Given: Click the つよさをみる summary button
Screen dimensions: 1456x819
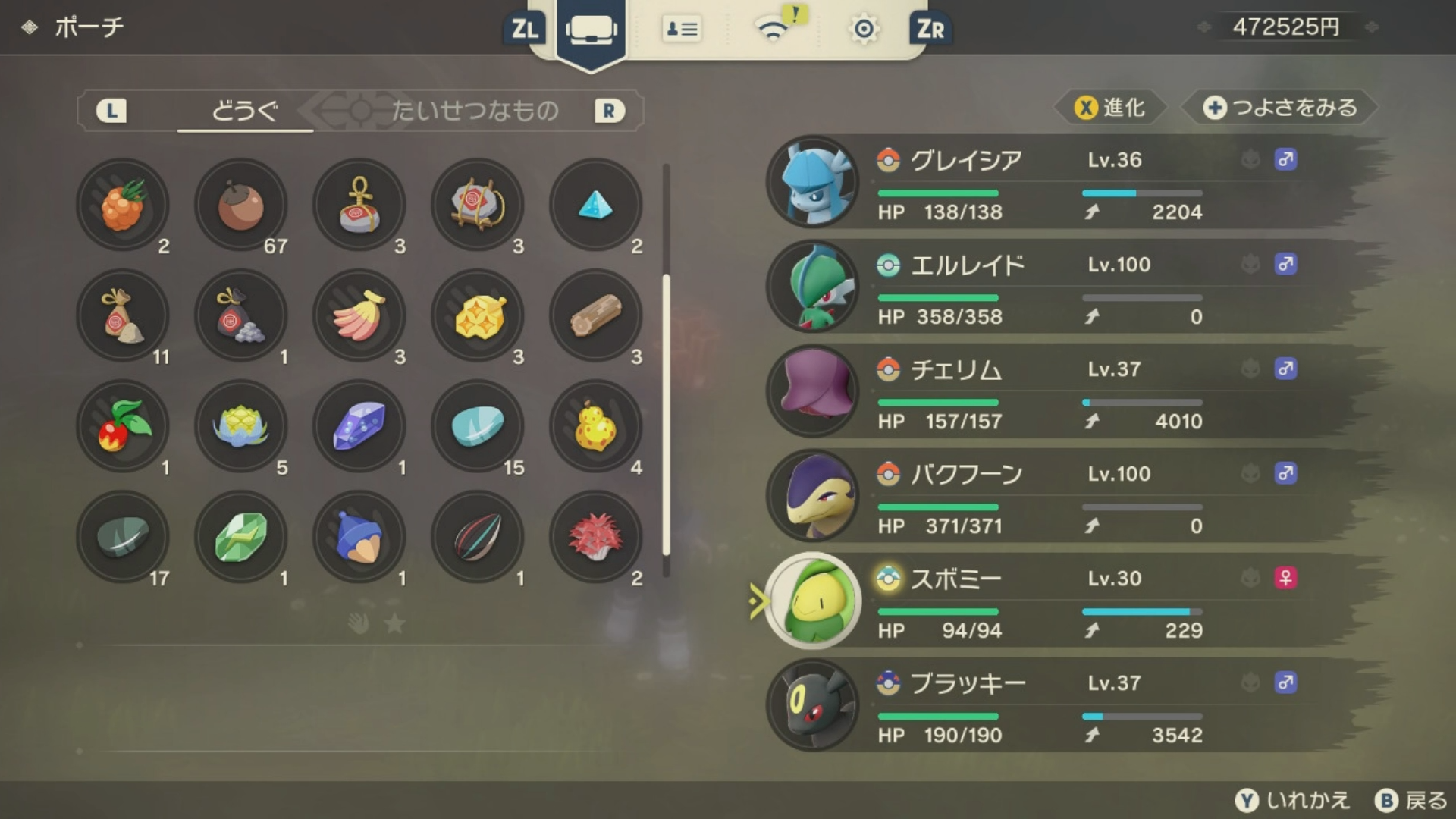Looking at the screenshot, I should (x=1280, y=108).
